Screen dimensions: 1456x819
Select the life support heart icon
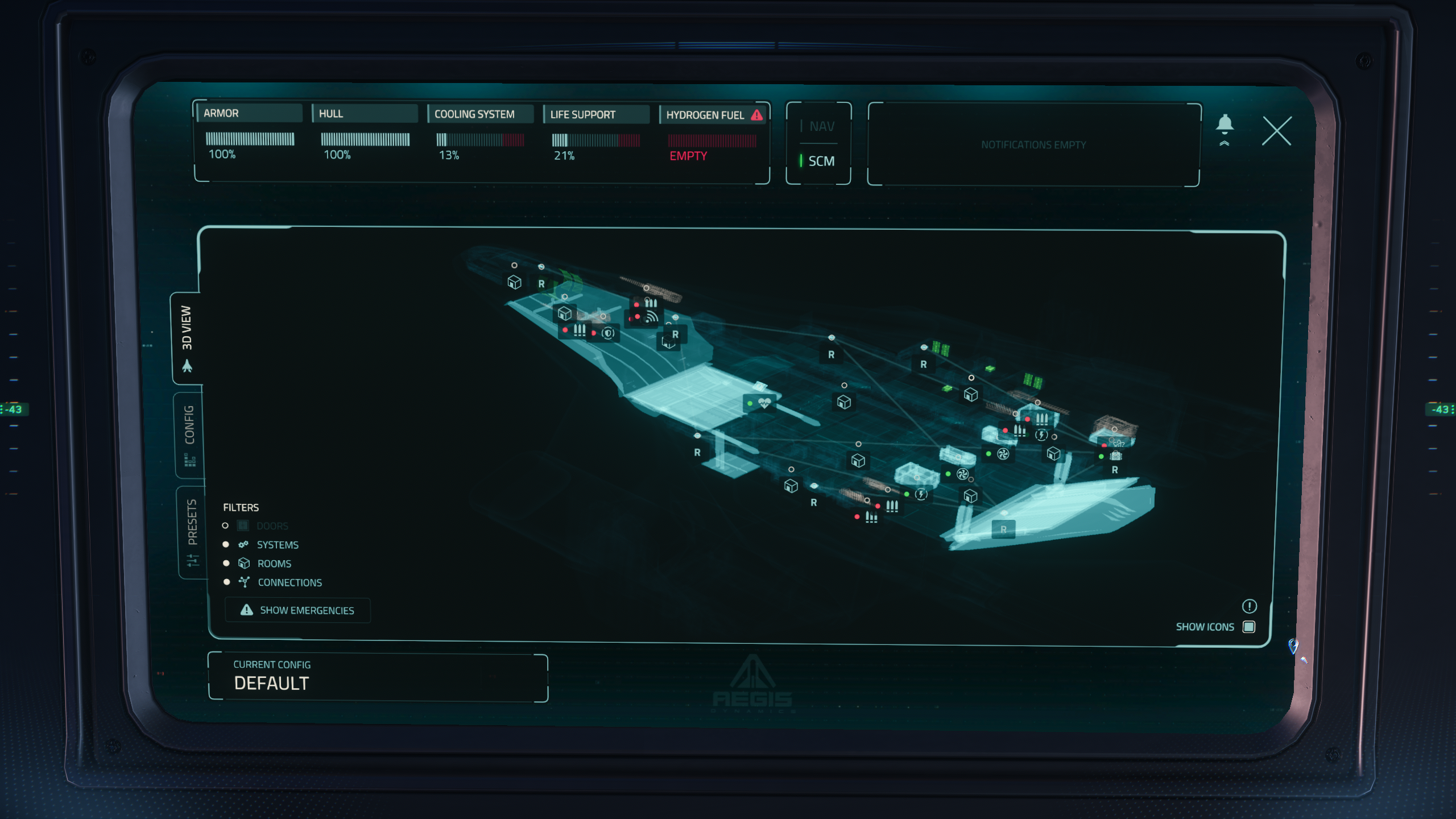pyautogui.click(x=764, y=403)
